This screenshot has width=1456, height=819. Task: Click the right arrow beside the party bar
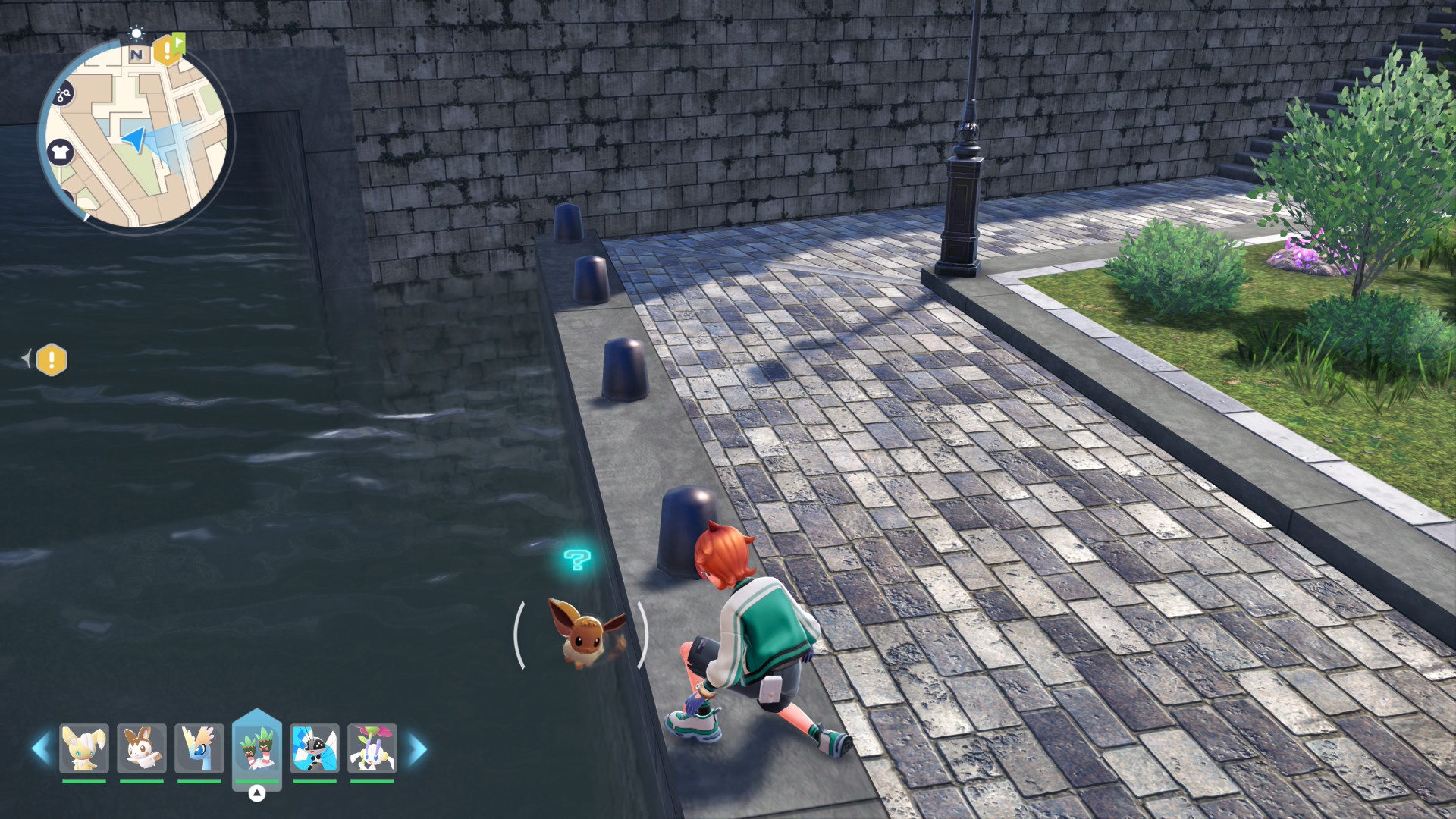[417, 748]
